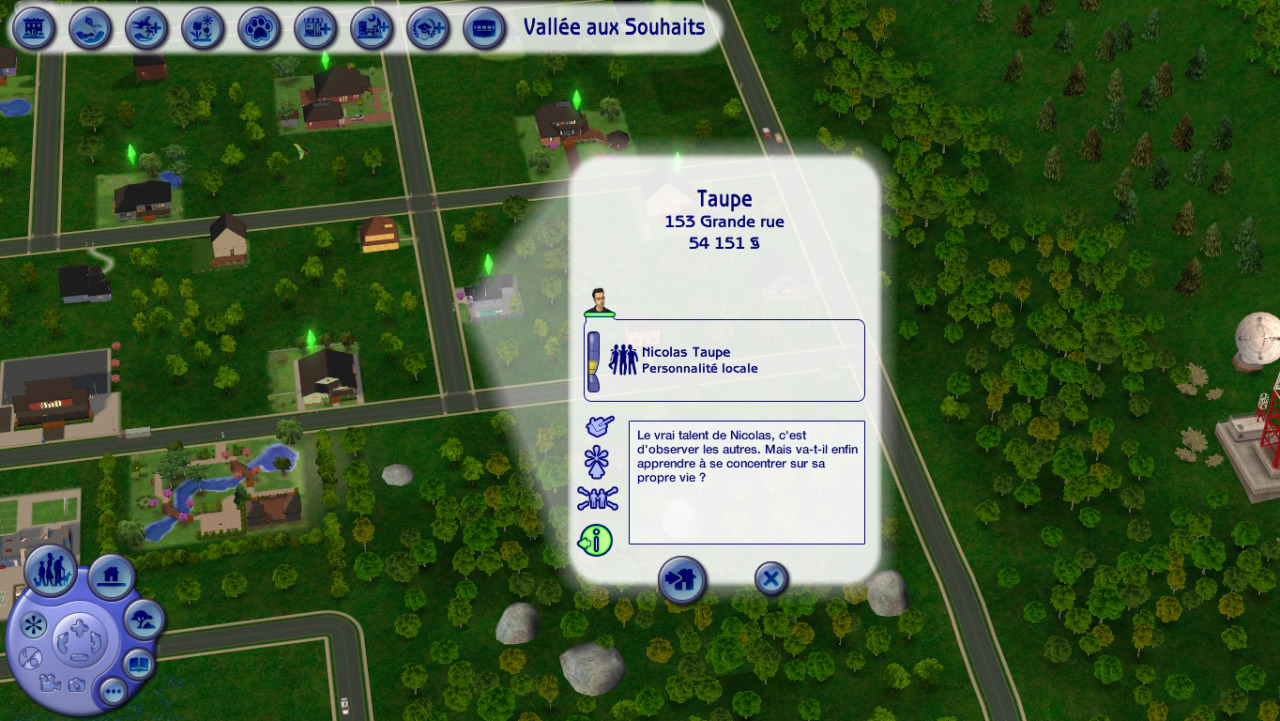
Task: Open the kite and beach vacation button
Action: pyautogui.click(x=91, y=28)
